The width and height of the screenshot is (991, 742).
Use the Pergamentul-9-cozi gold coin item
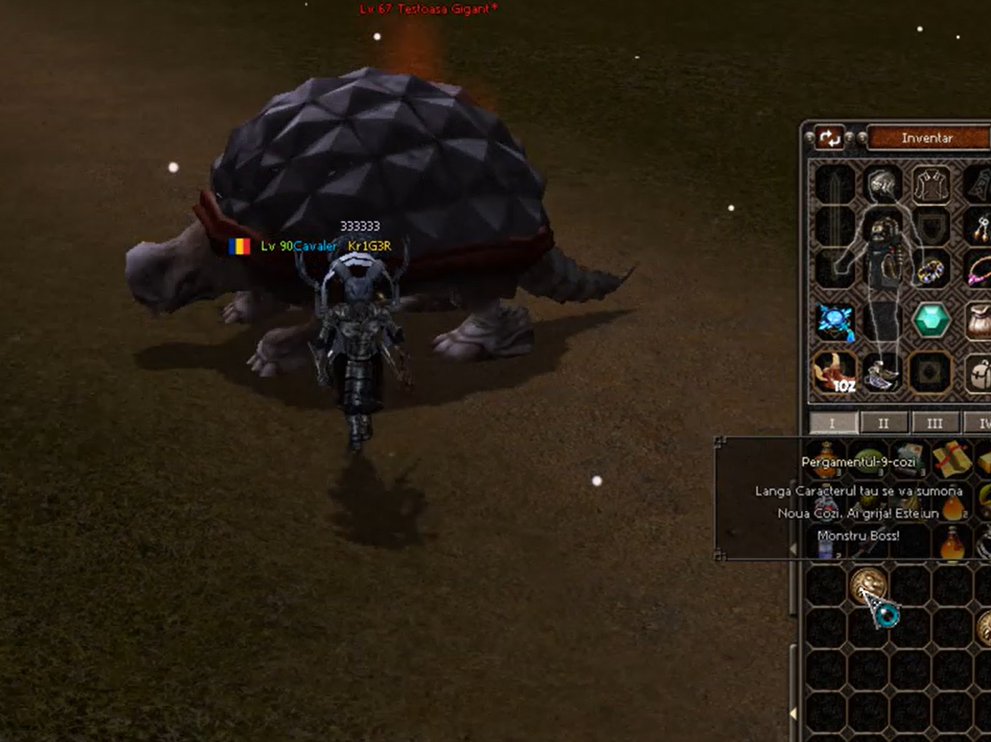point(868,586)
